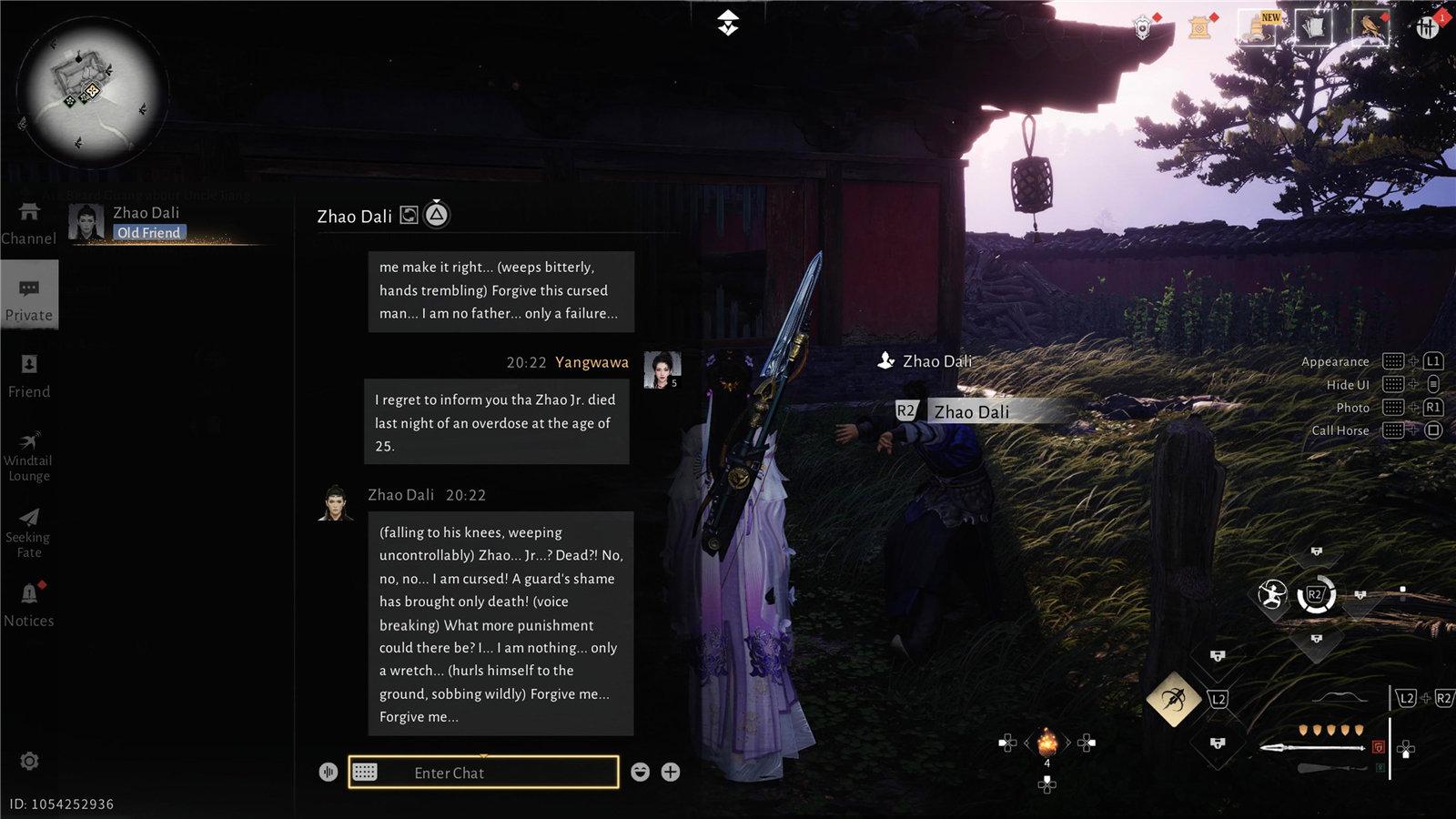Viewport: 1456px width, 819px height.
Task: Select the Private chat tab
Action: coord(29,298)
